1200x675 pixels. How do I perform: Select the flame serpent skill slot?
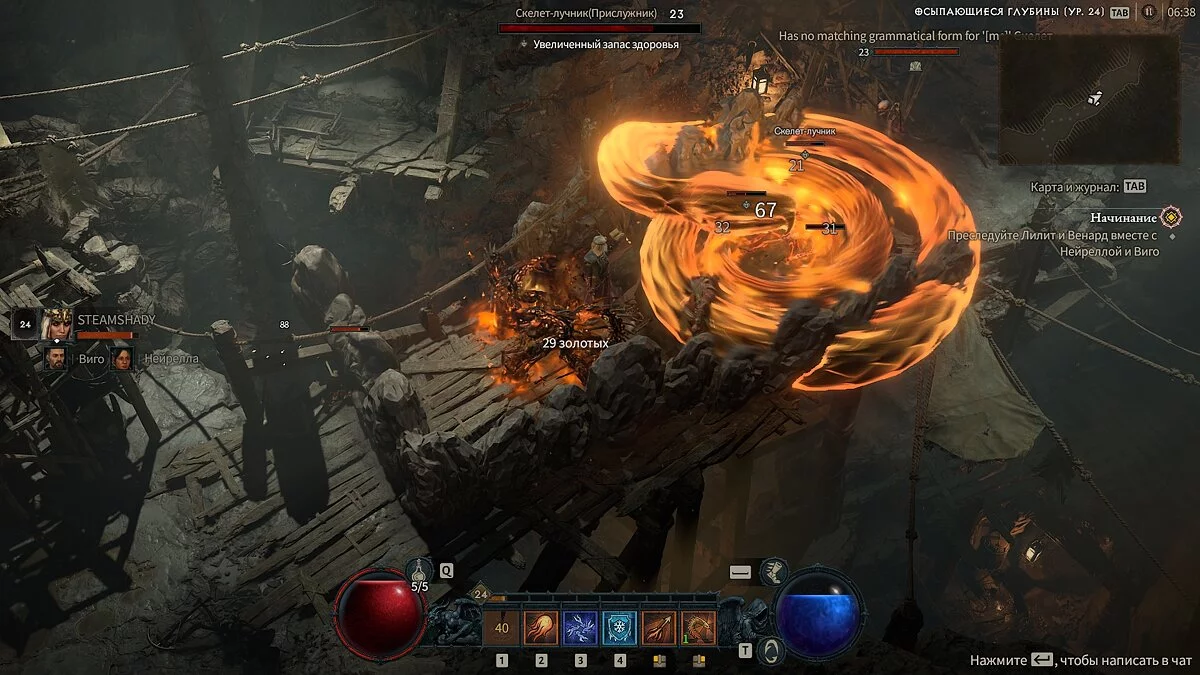698,628
